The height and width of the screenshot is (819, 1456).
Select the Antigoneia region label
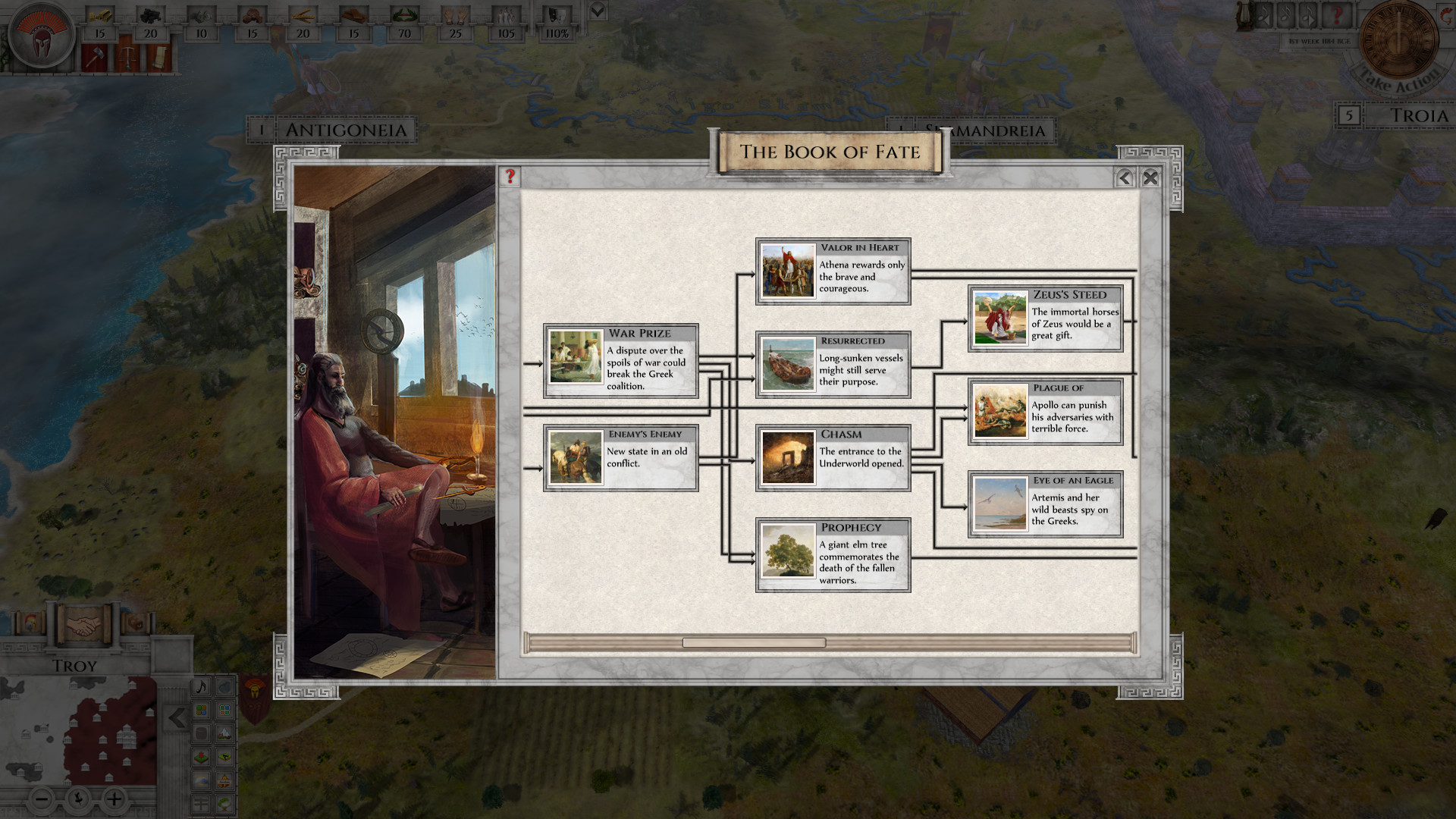click(x=346, y=129)
